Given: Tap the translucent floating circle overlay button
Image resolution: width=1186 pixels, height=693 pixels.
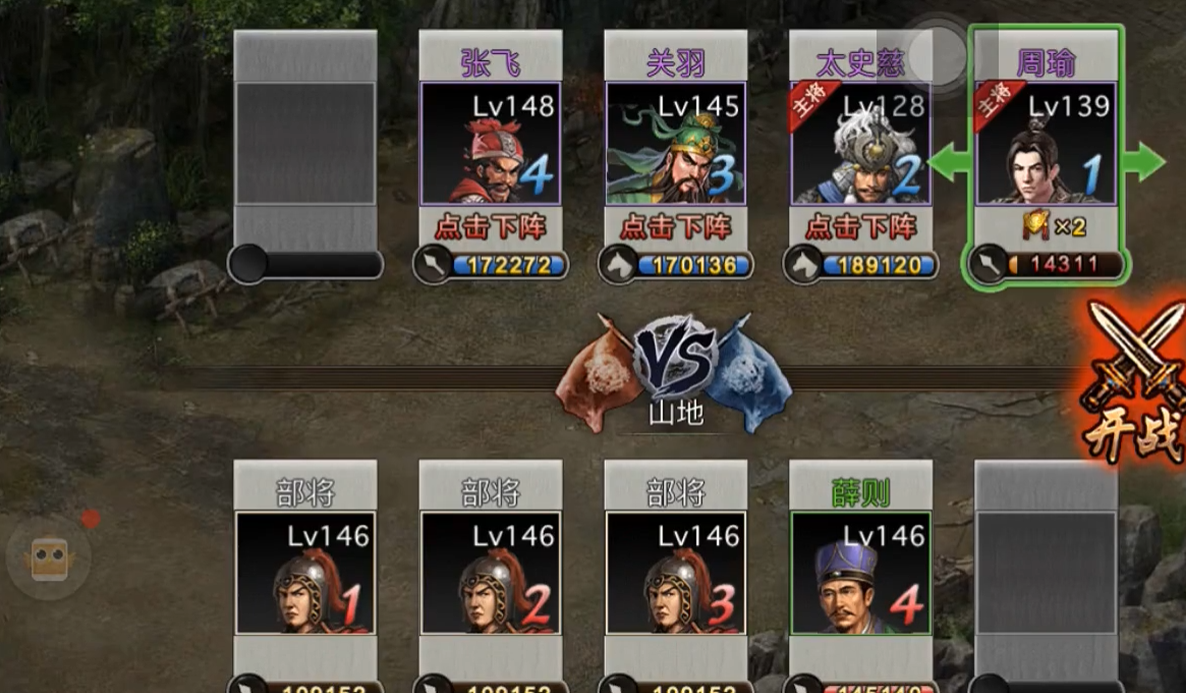Looking at the screenshot, I should 937,55.
